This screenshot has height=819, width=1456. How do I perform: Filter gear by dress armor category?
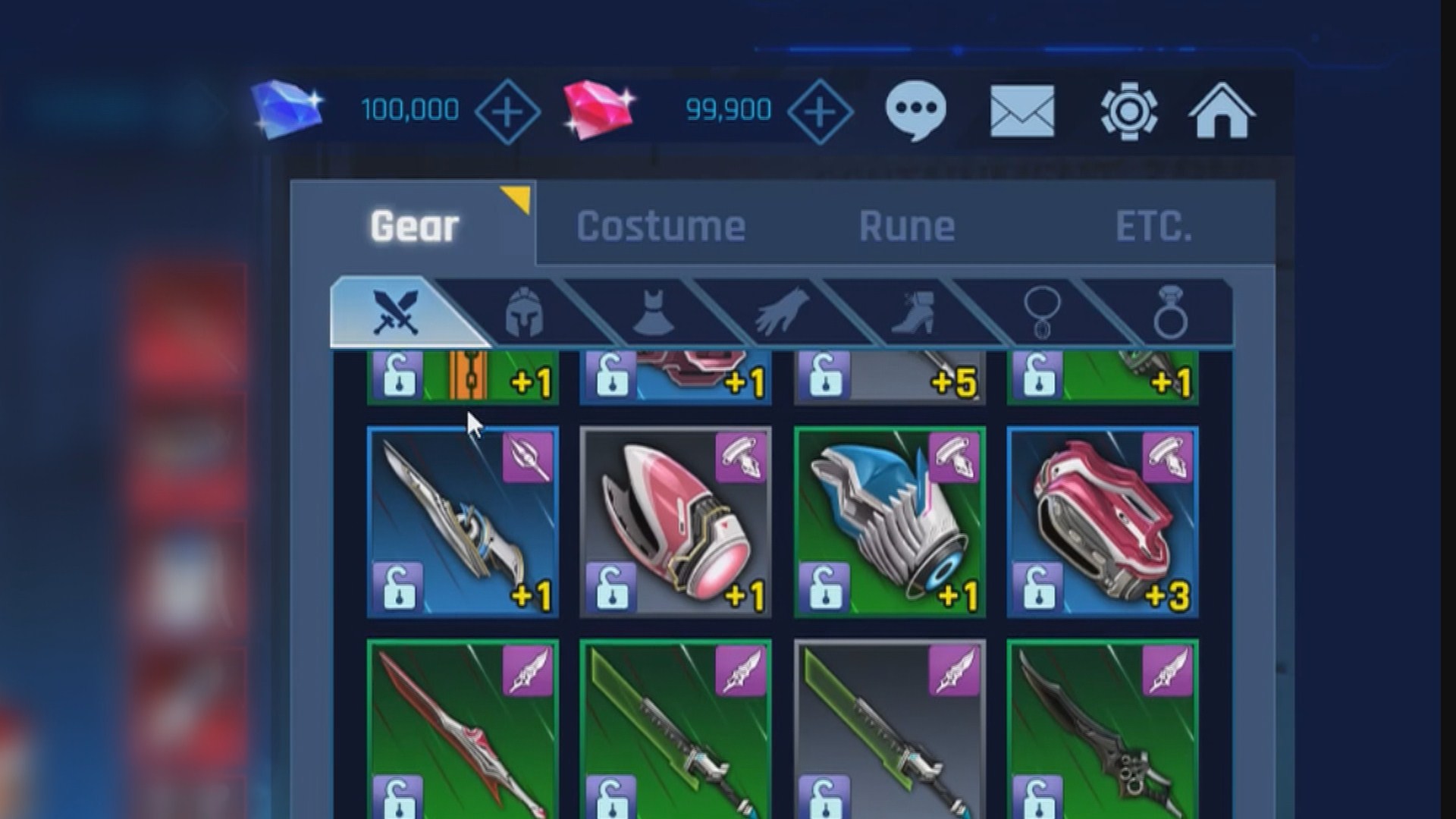pos(653,312)
